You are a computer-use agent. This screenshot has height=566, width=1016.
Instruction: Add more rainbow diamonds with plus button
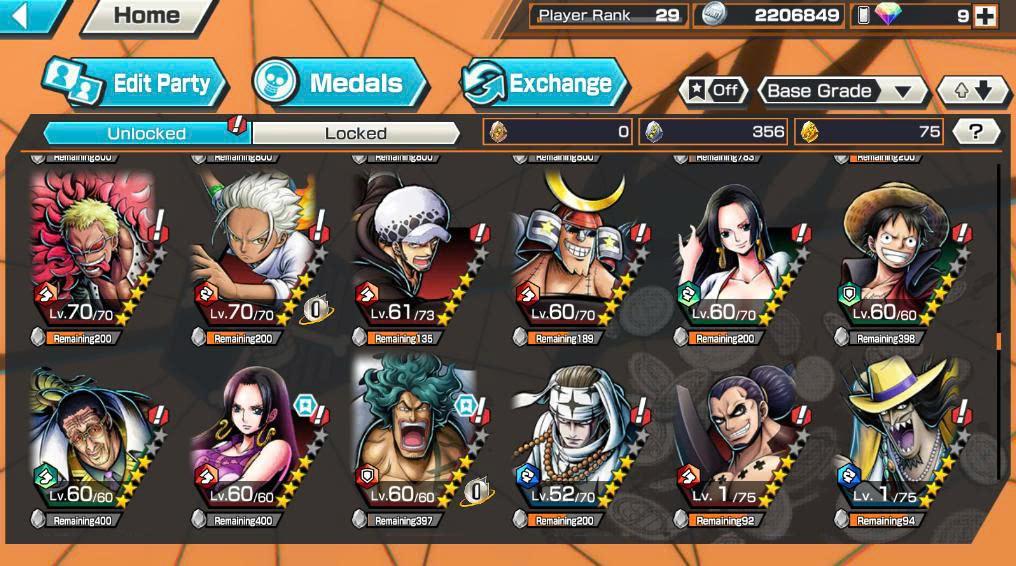click(985, 16)
